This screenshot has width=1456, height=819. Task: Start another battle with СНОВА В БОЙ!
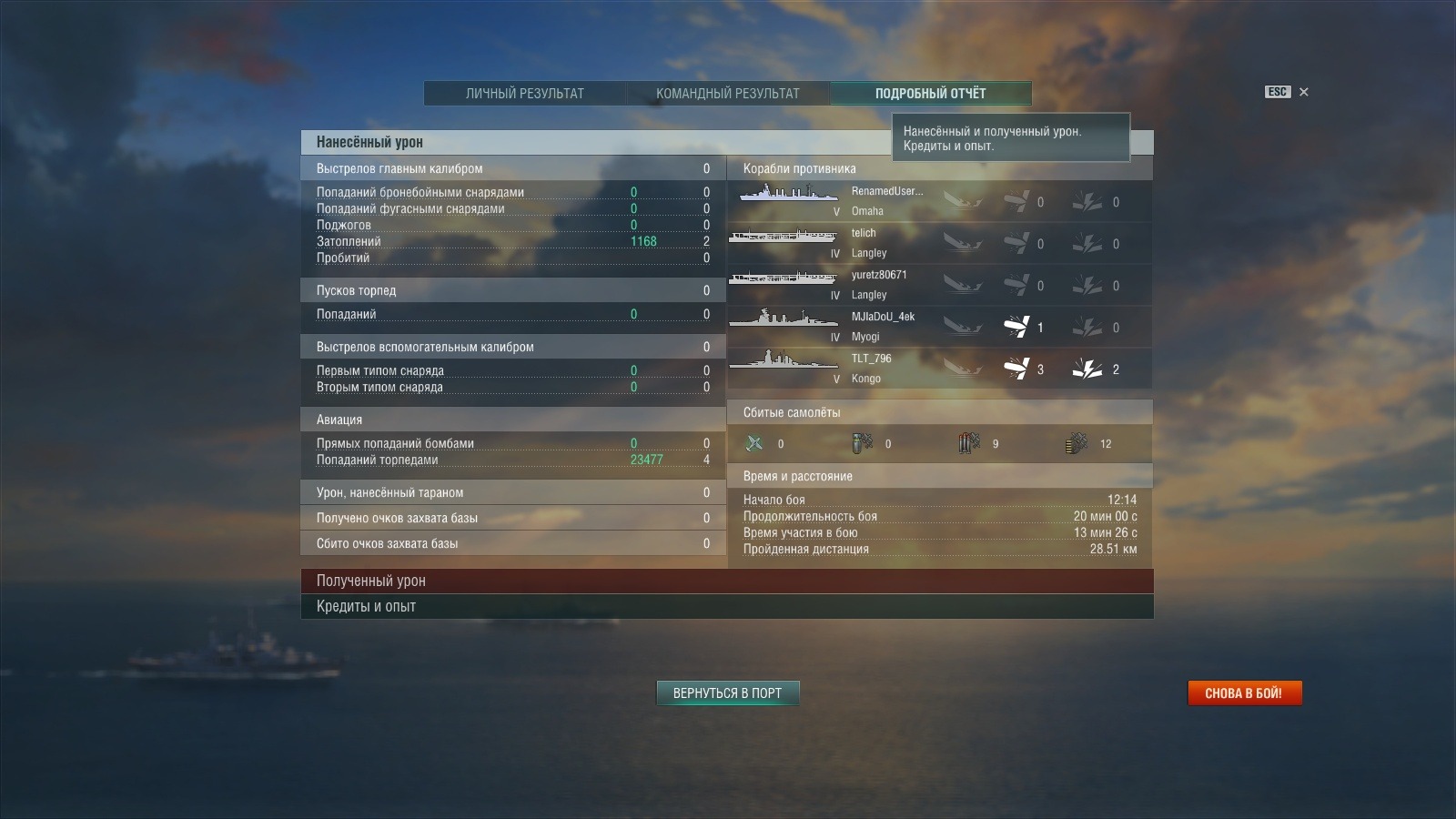click(1244, 693)
